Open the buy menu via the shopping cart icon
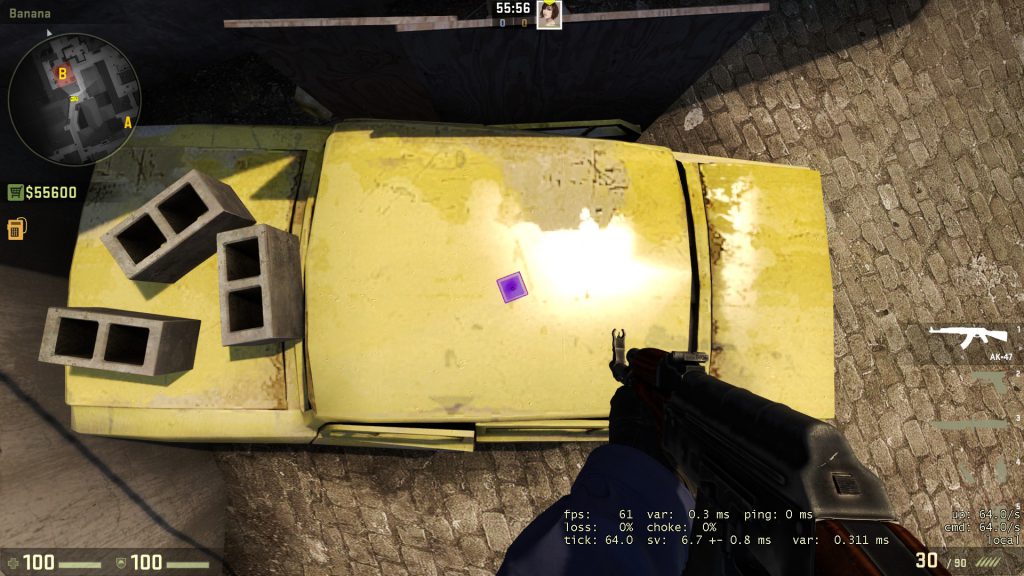 pyautogui.click(x=16, y=192)
